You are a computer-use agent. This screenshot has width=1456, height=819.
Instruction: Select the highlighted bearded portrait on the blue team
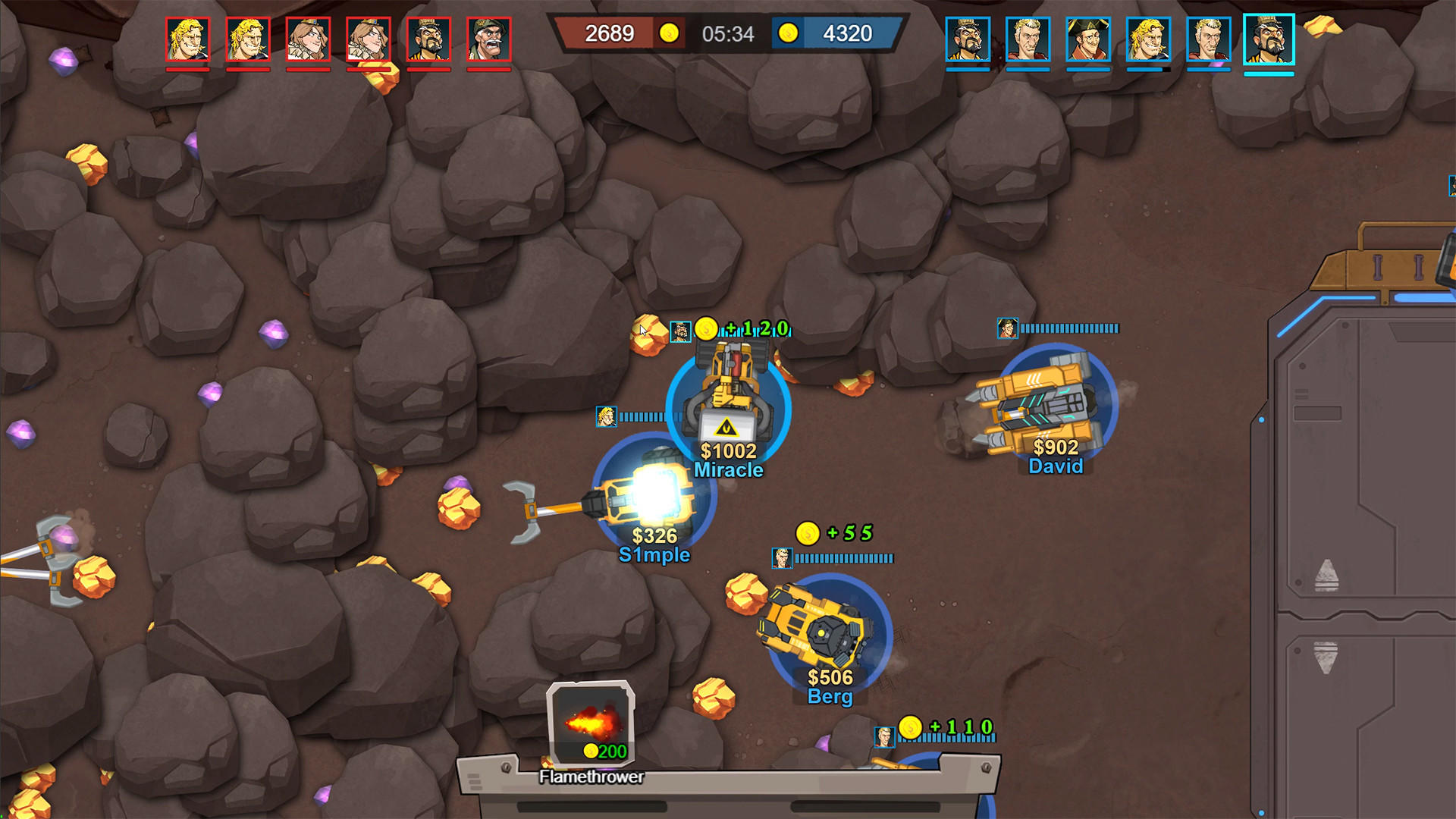pos(1269,38)
